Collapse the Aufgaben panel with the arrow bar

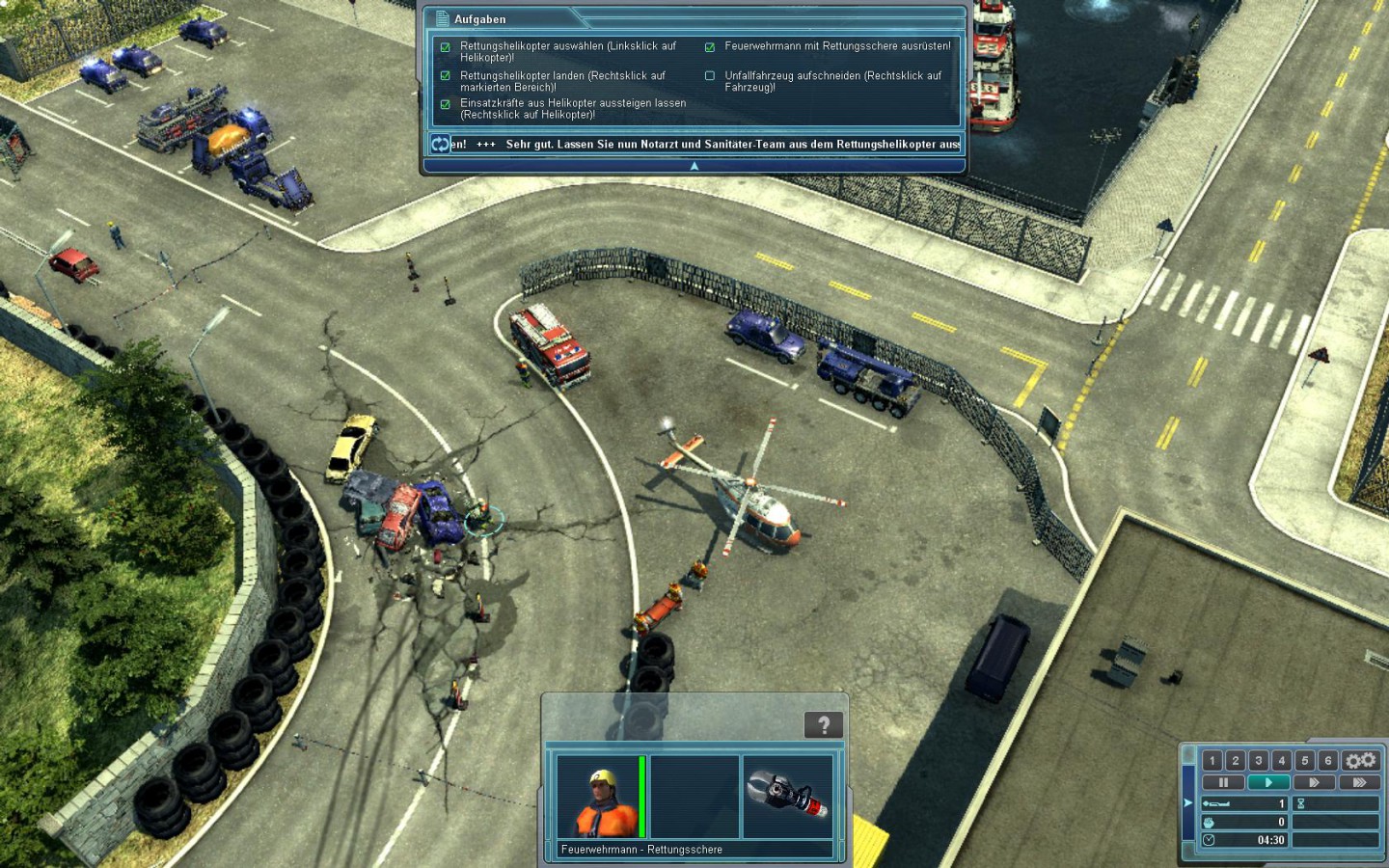pyautogui.click(x=694, y=166)
